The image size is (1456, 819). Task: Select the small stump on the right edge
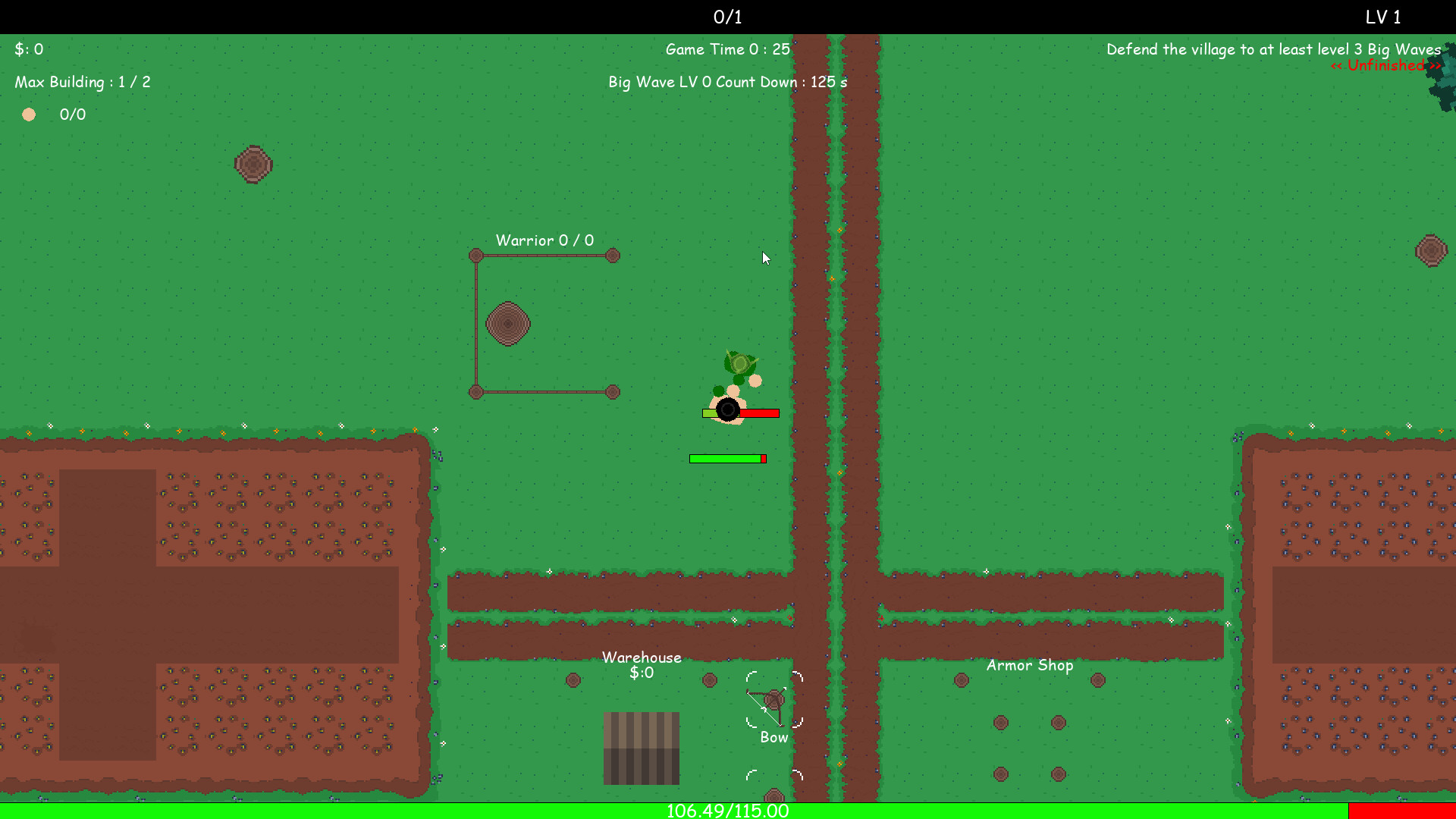click(1430, 250)
